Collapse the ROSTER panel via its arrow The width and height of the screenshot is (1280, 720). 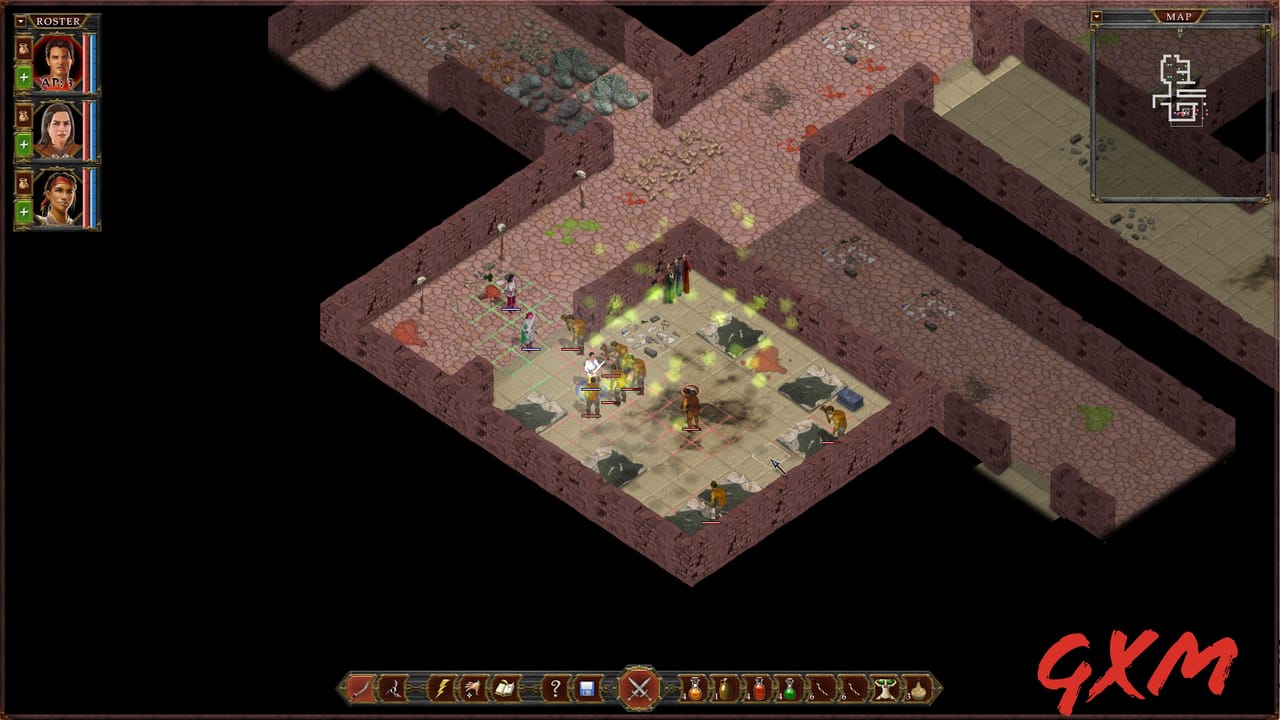point(19,20)
